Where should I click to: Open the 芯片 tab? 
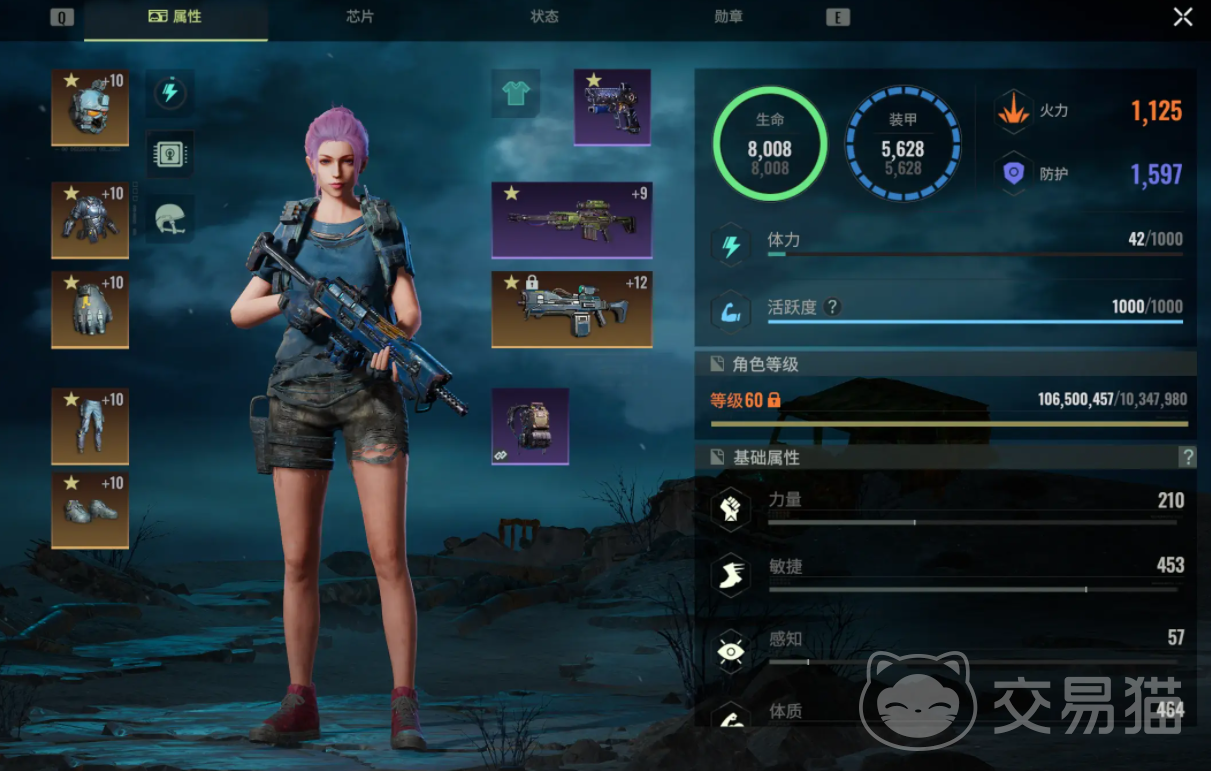[x=360, y=18]
